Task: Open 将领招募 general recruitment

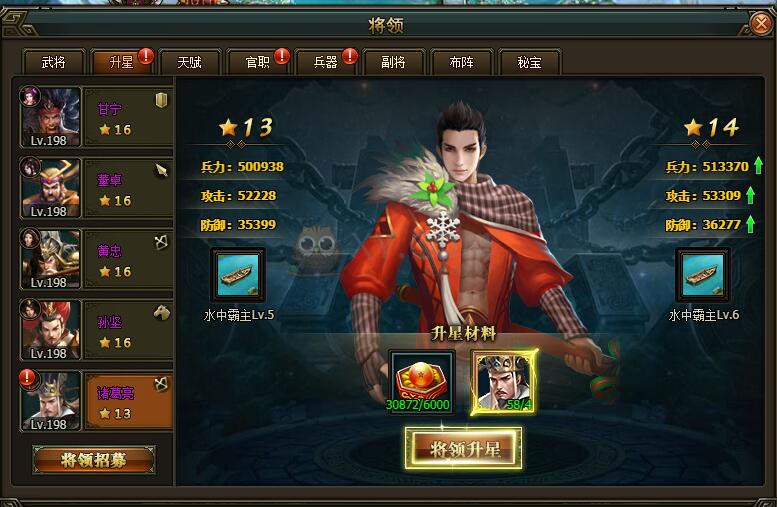Action: [93, 460]
